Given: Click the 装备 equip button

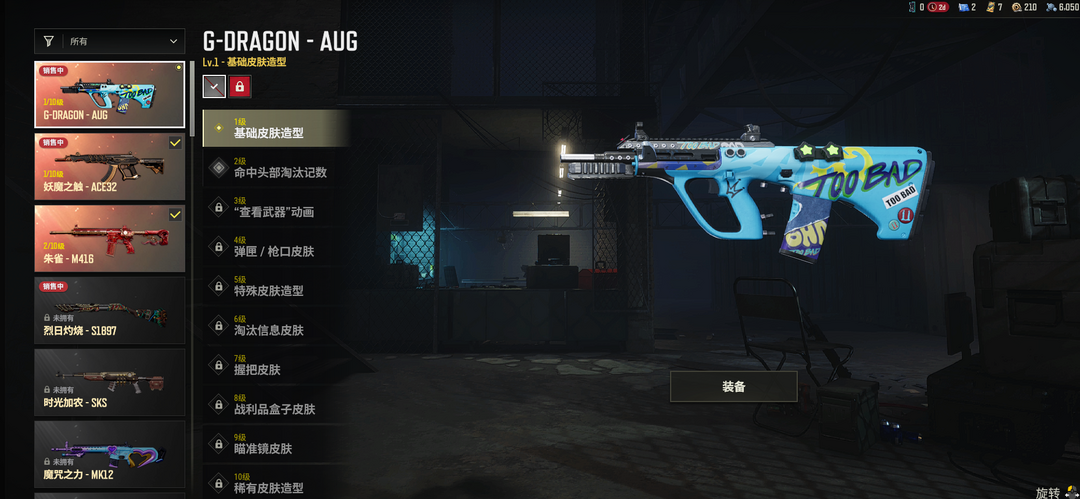Looking at the screenshot, I should 733,386.
